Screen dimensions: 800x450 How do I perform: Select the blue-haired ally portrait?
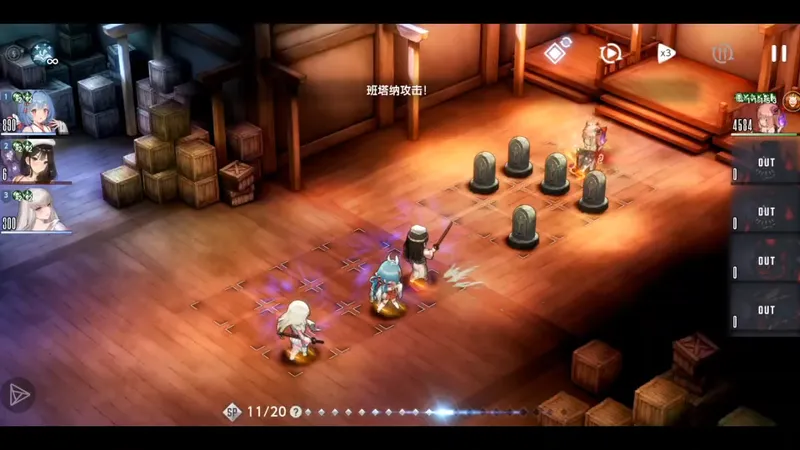(37, 113)
